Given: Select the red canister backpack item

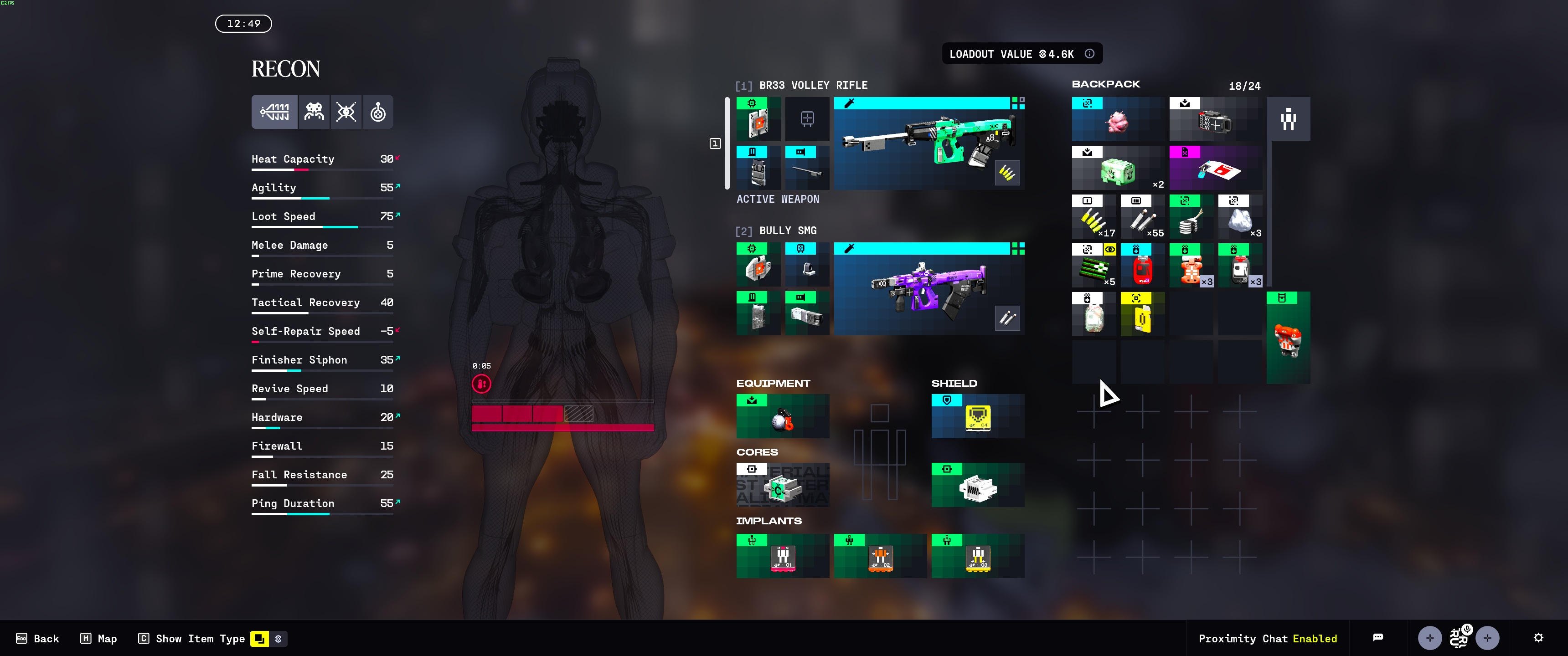Looking at the screenshot, I should [1142, 266].
